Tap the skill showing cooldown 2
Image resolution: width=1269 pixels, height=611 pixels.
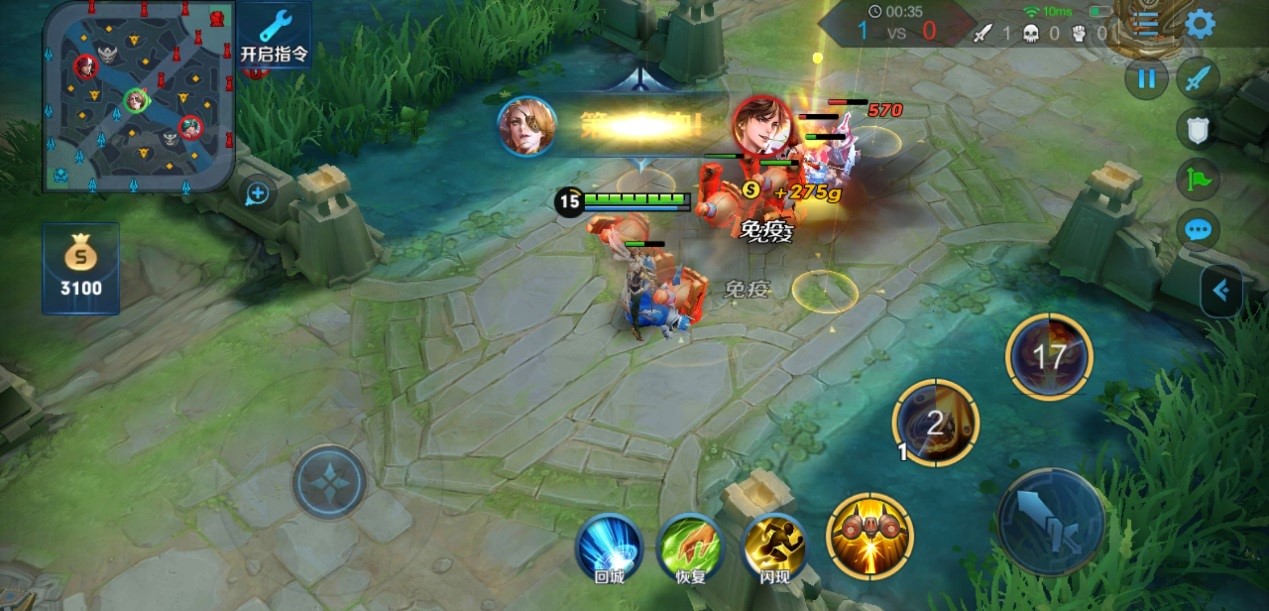tap(935, 422)
